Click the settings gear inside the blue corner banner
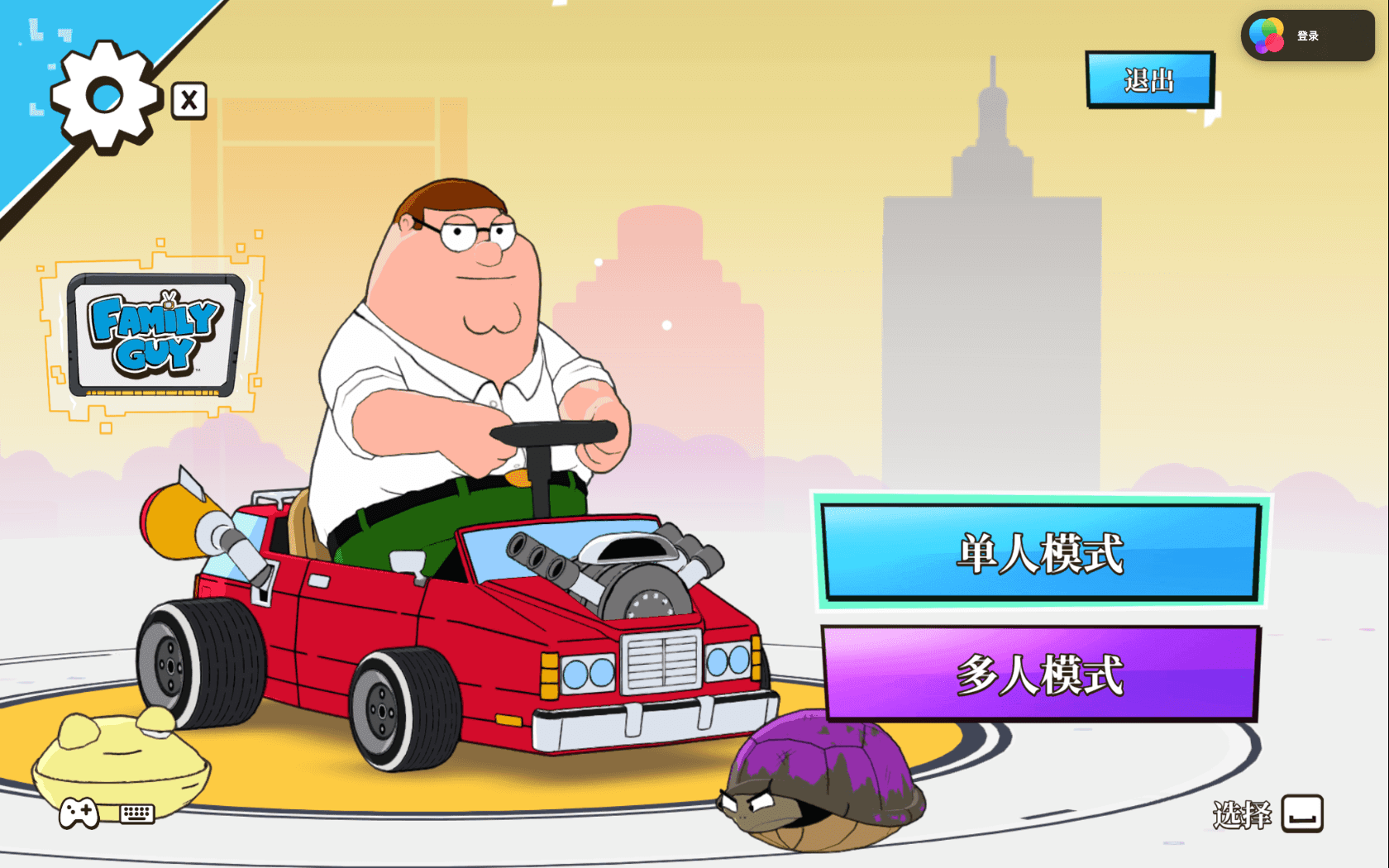1389x868 pixels. point(105,93)
